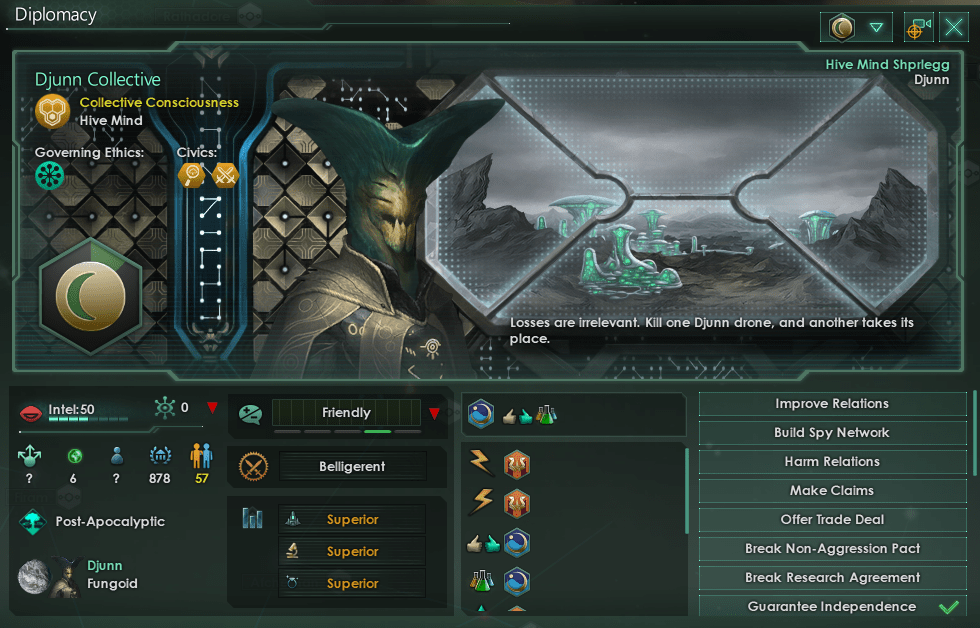Image resolution: width=980 pixels, height=628 pixels.
Task: Click the go-to camera button
Action: 918,28
